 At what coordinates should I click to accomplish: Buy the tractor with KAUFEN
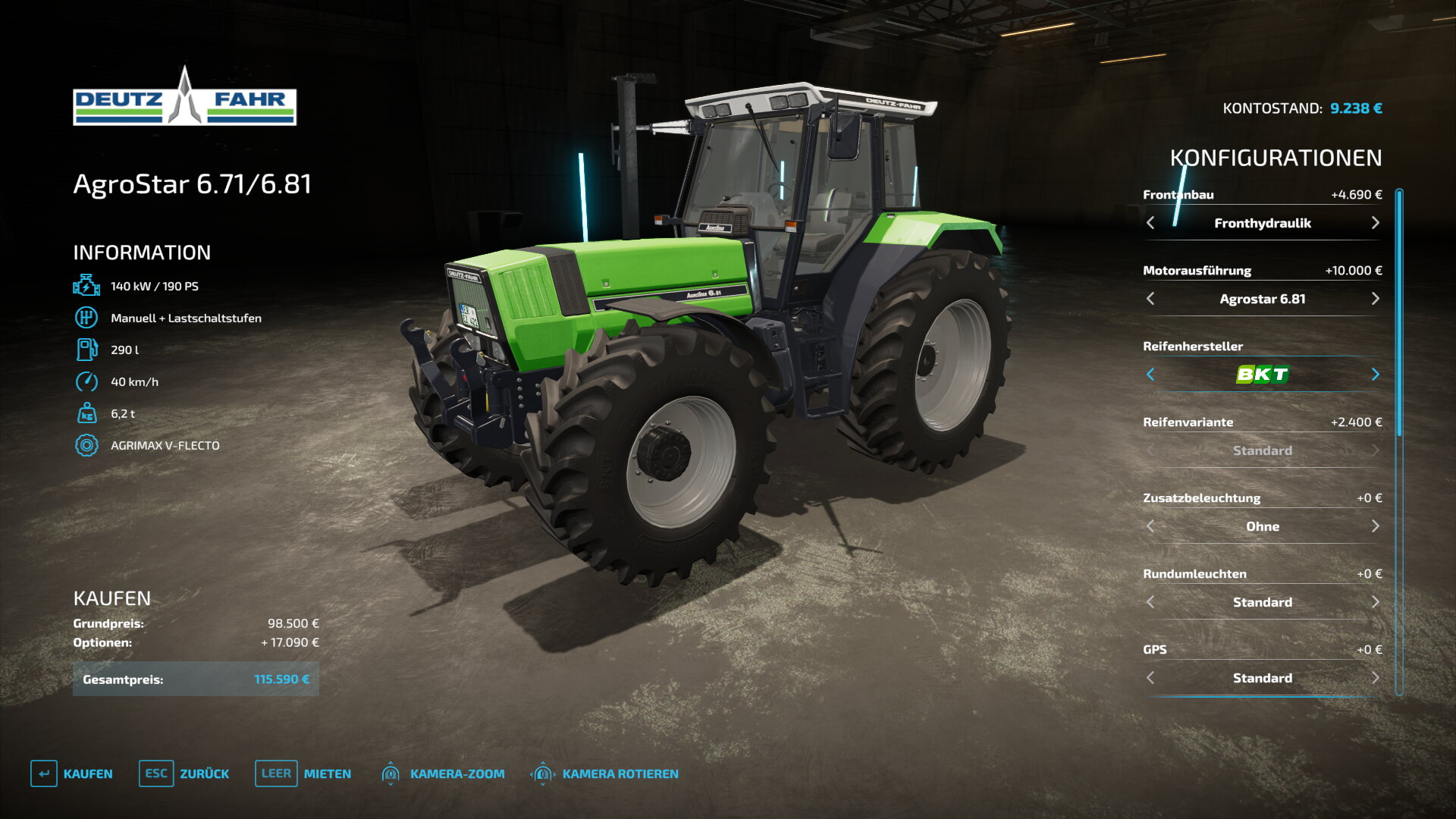pyautogui.click(x=72, y=773)
